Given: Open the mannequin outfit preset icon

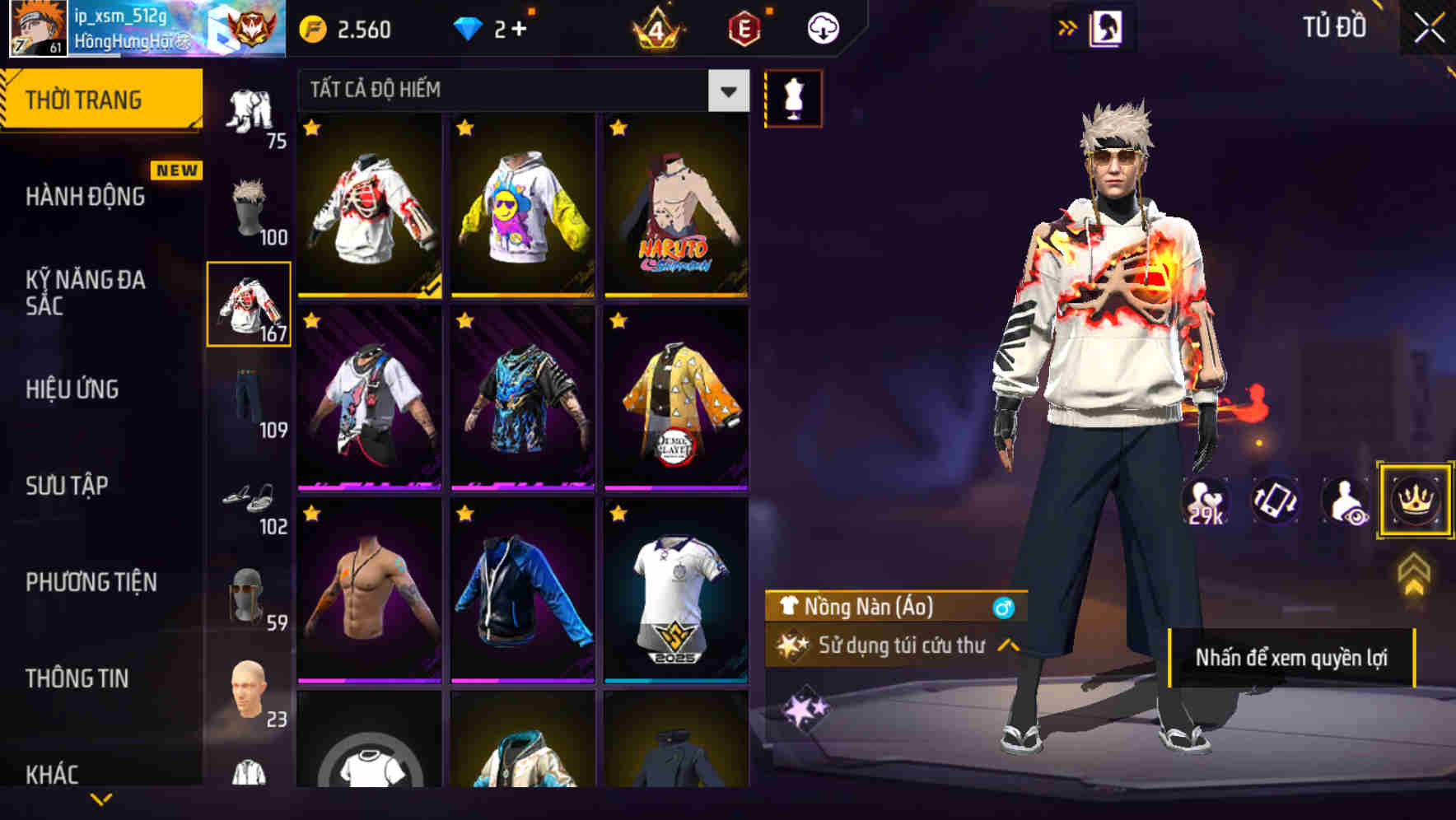Looking at the screenshot, I should [x=793, y=97].
